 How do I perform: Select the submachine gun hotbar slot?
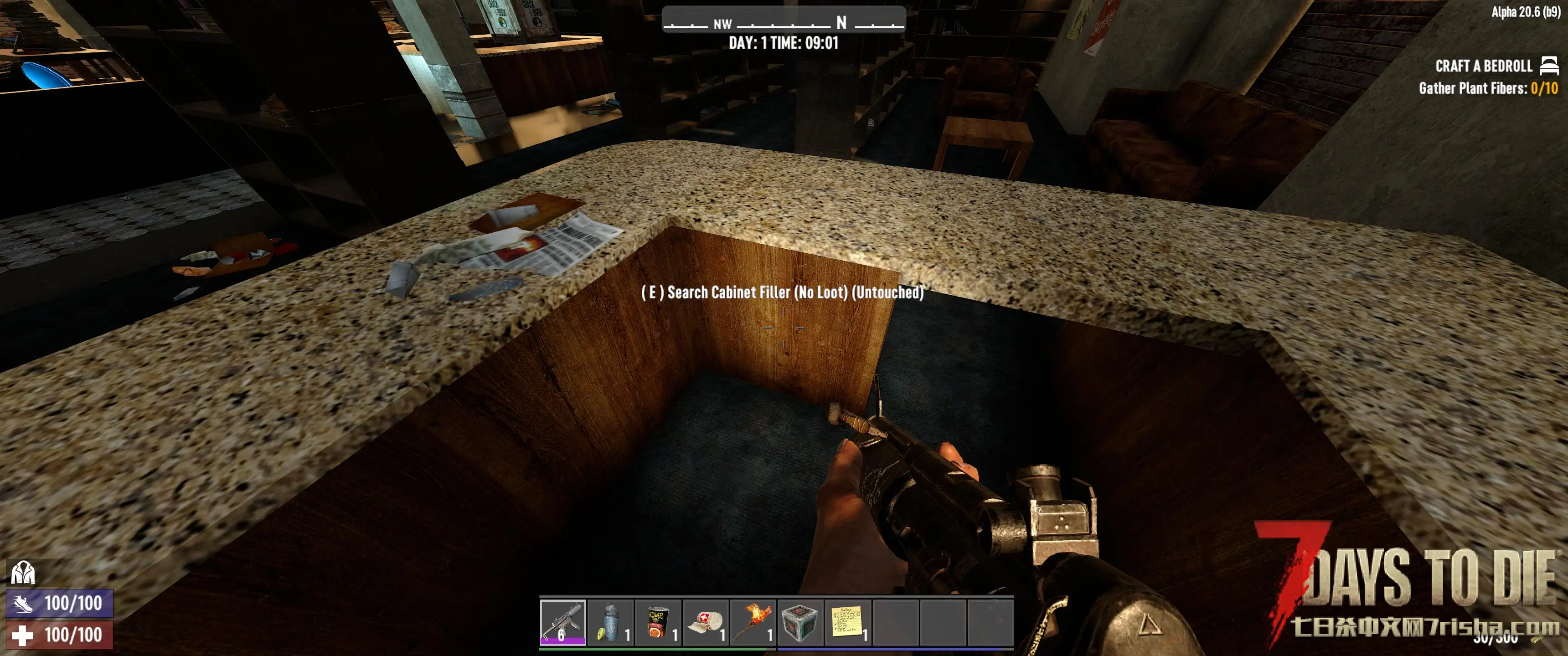(563, 622)
